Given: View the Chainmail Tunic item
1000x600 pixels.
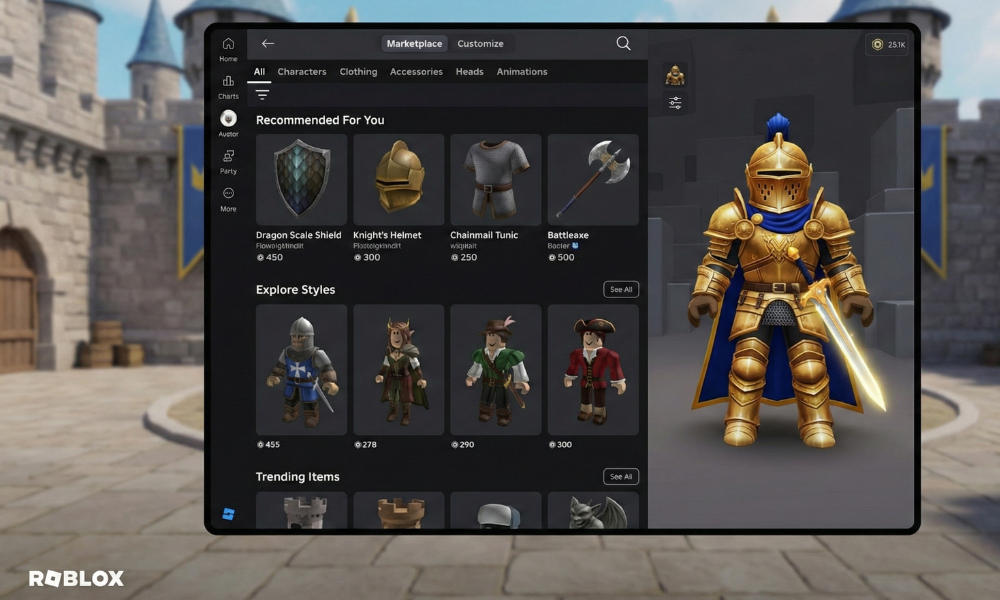Looking at the screenshot, I should (495, 180).
